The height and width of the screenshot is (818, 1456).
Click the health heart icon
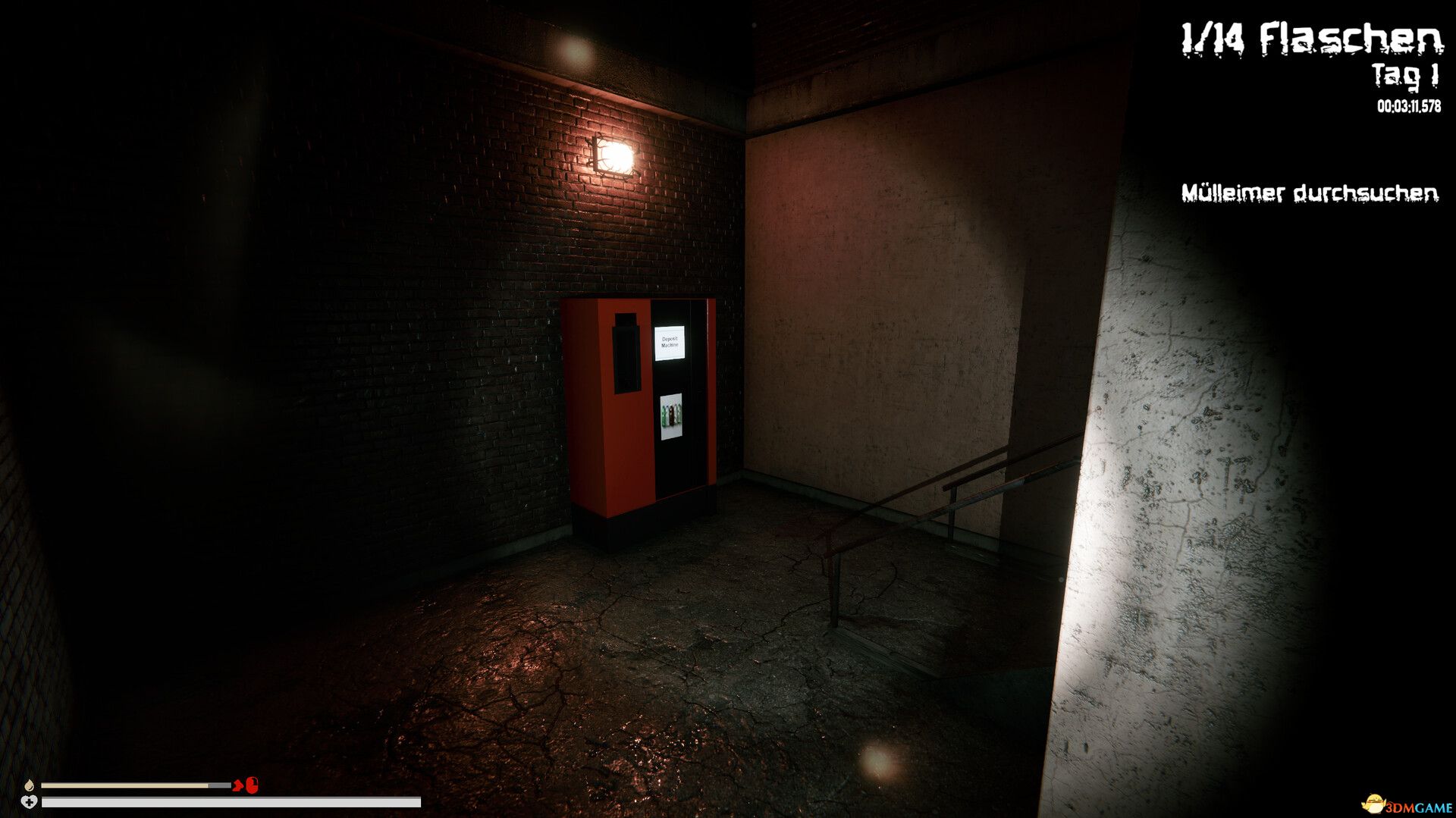coord(29,802)
